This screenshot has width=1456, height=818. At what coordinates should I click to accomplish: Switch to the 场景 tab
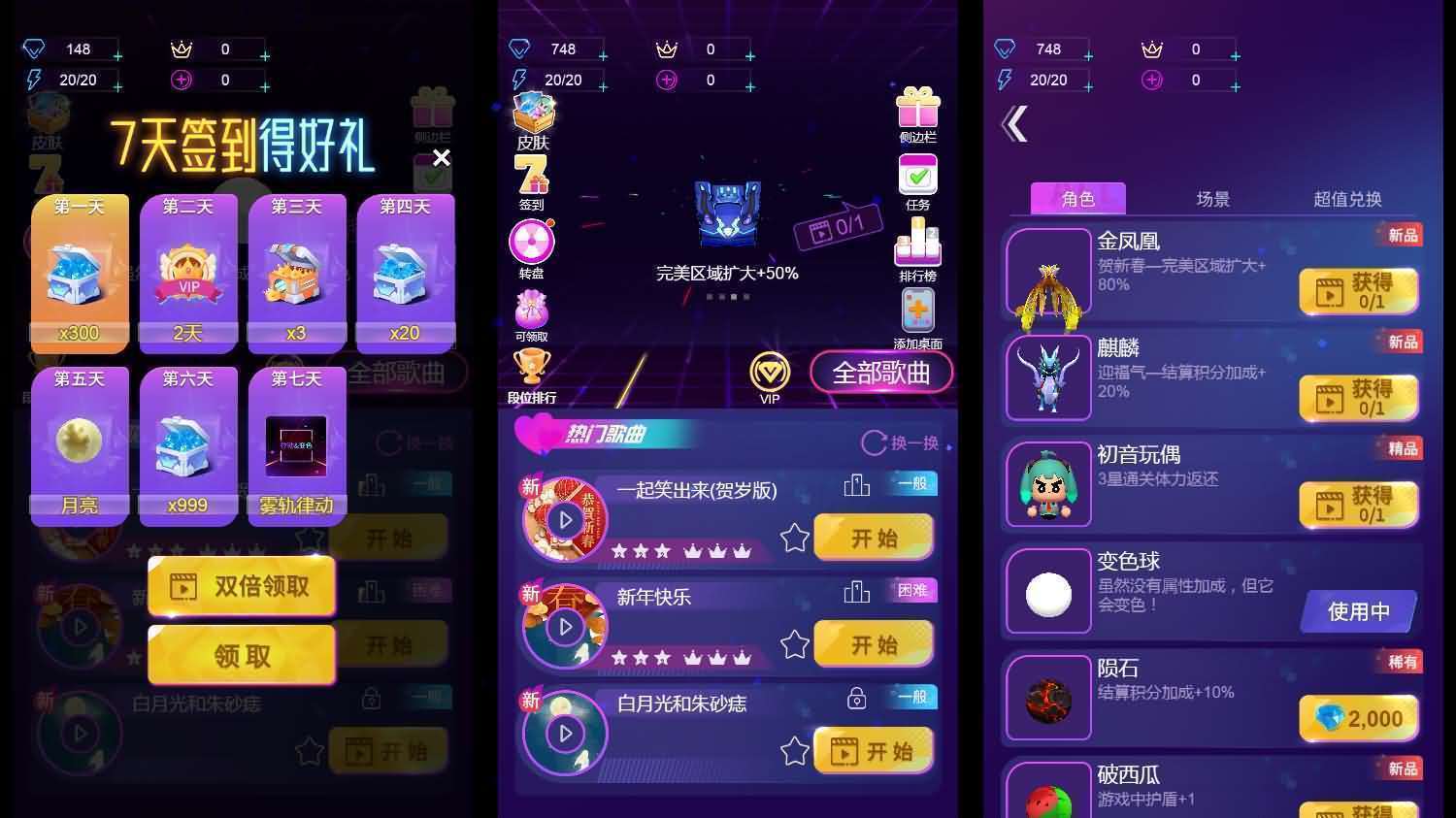[1211, 199]
